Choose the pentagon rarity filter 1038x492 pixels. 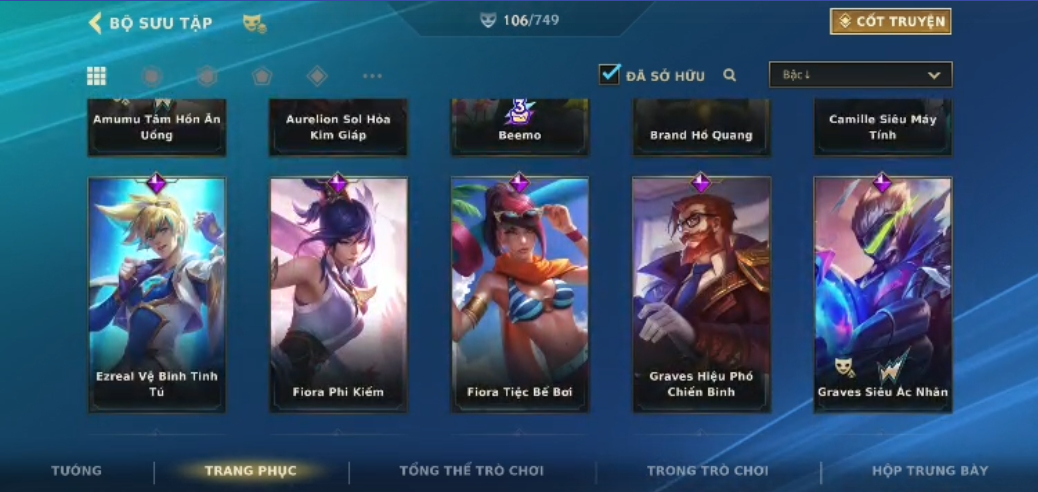(262, 76)
